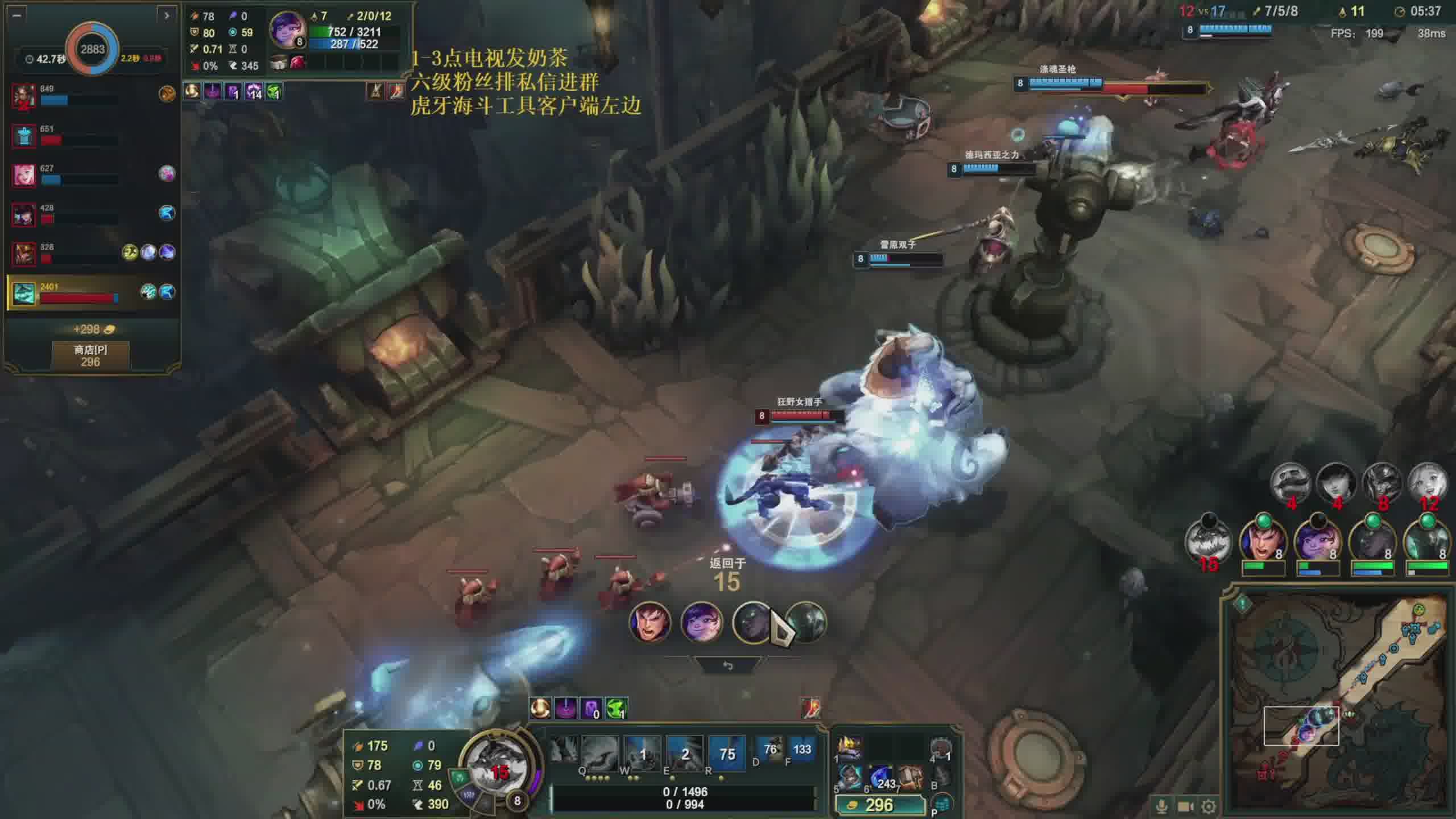Viewport: 1456px width, 819px height.
Task: Click the video camera button
Action: [x=1185, y=806]
